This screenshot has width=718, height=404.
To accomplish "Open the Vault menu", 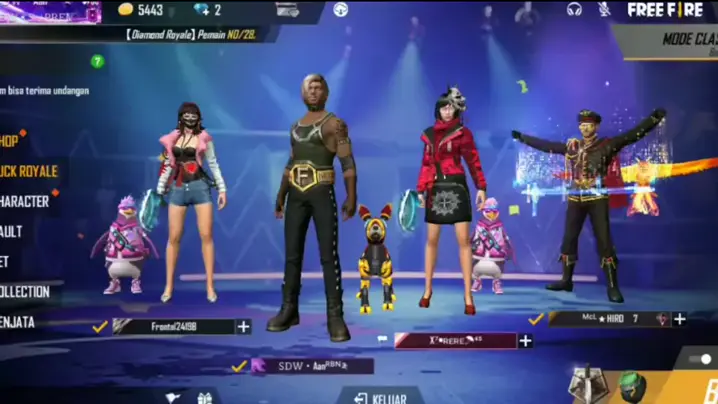I will pos(12,231).
